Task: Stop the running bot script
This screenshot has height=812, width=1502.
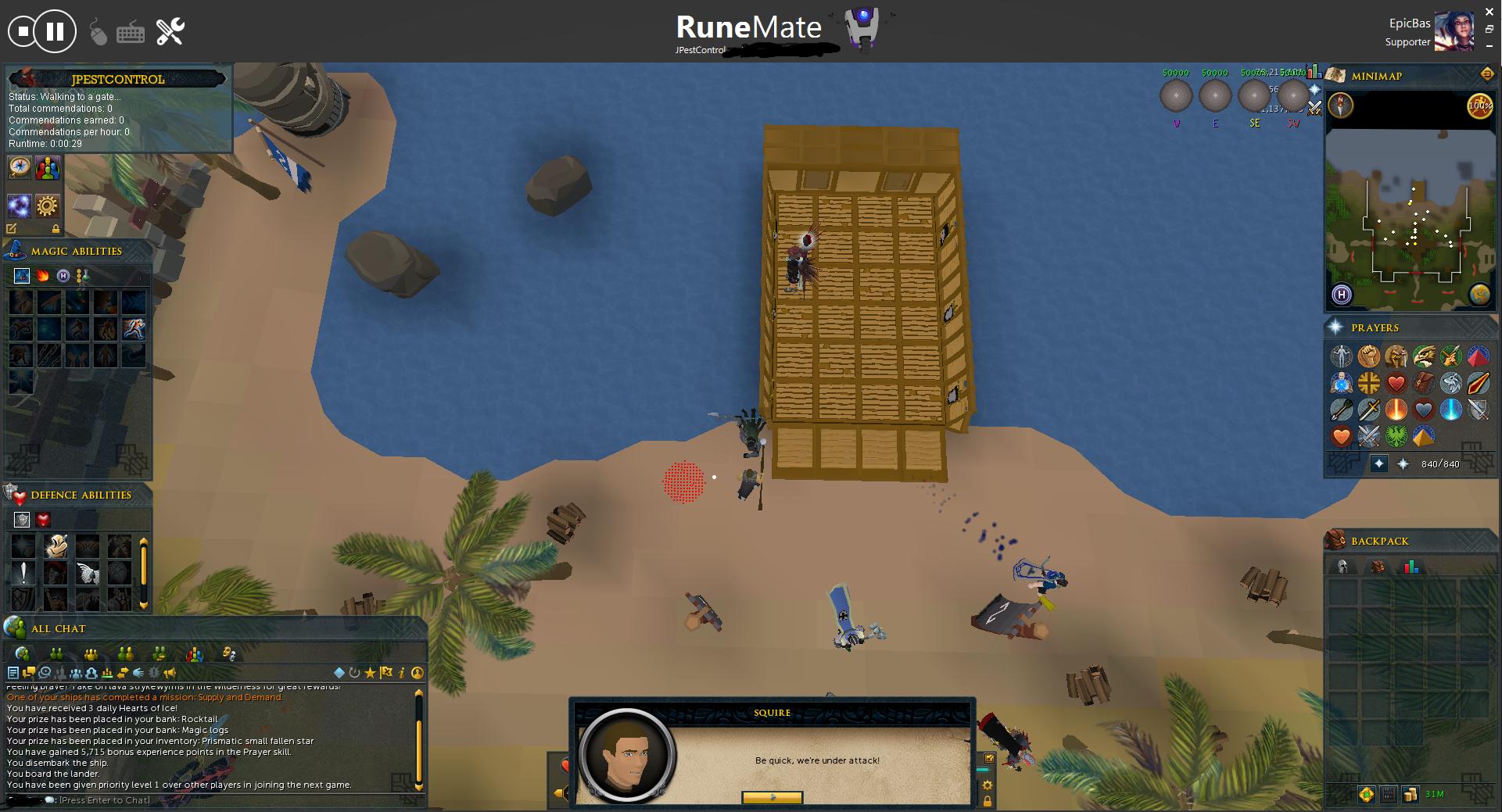Action: (x=23, y=32)
